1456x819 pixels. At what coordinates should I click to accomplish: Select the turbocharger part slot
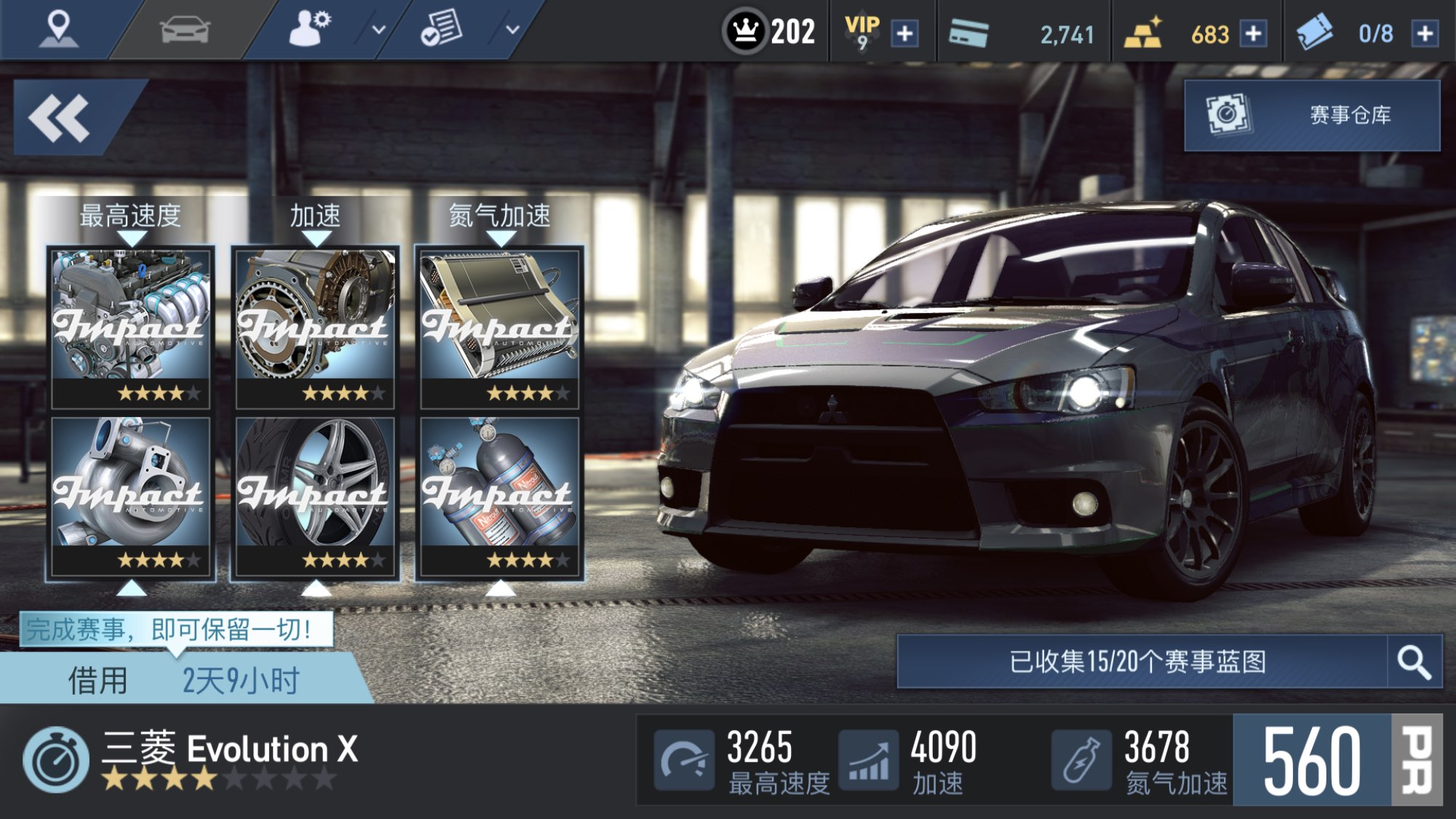131,496
